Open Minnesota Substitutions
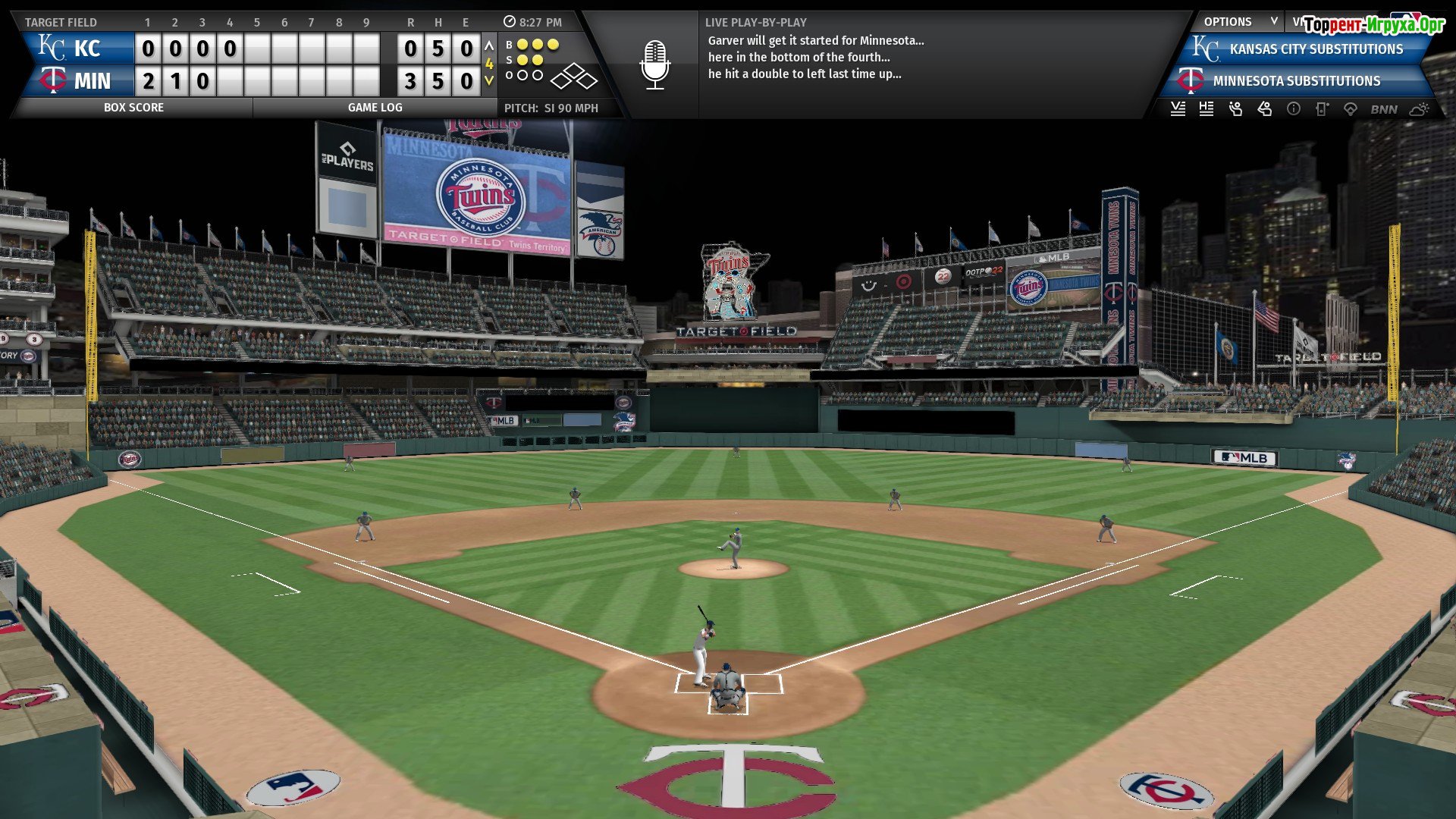 click(1296, 81)
